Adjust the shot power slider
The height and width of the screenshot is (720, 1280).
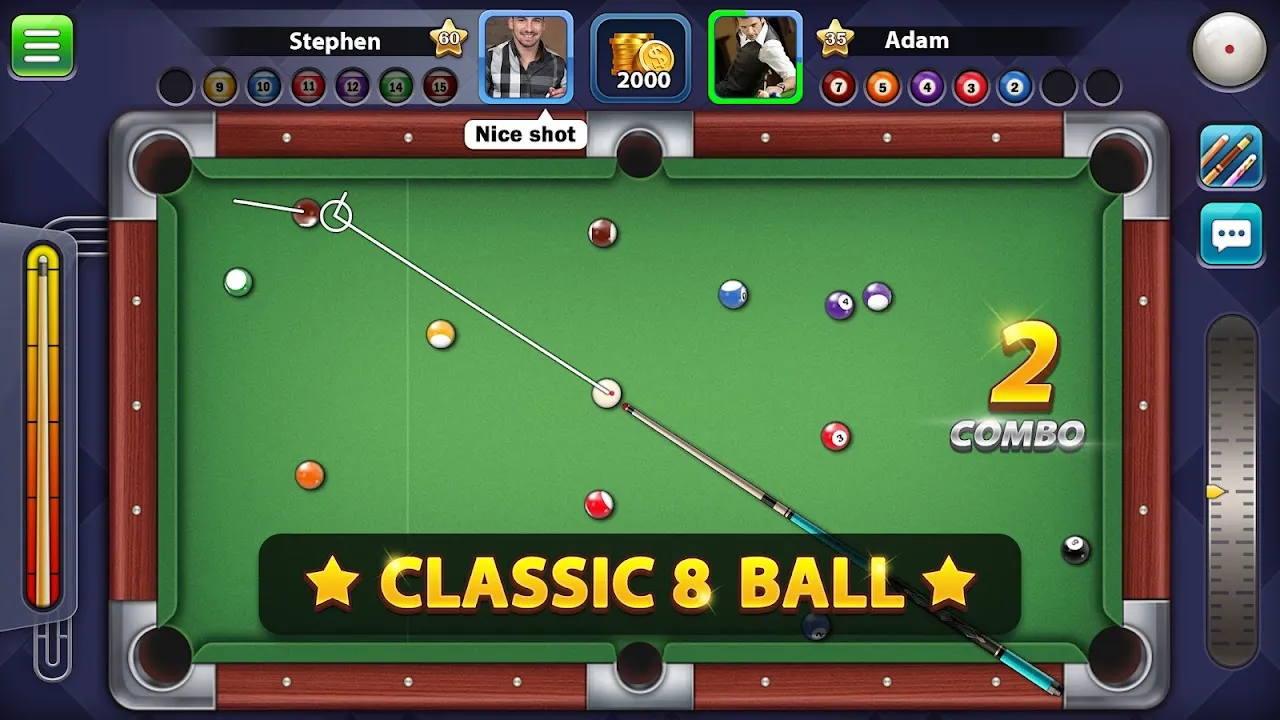(44, 420)
